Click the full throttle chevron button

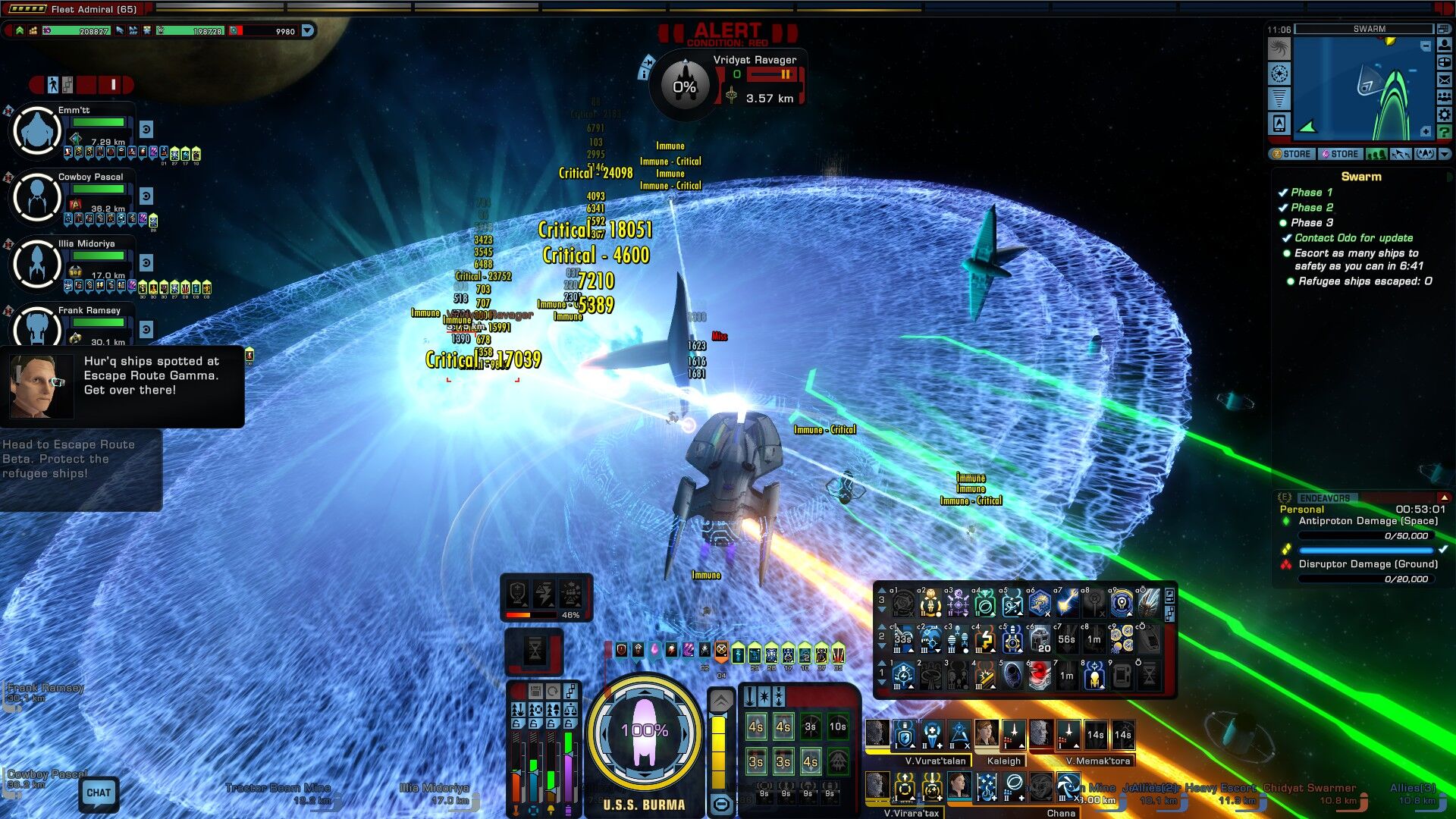tap(720, 701)
